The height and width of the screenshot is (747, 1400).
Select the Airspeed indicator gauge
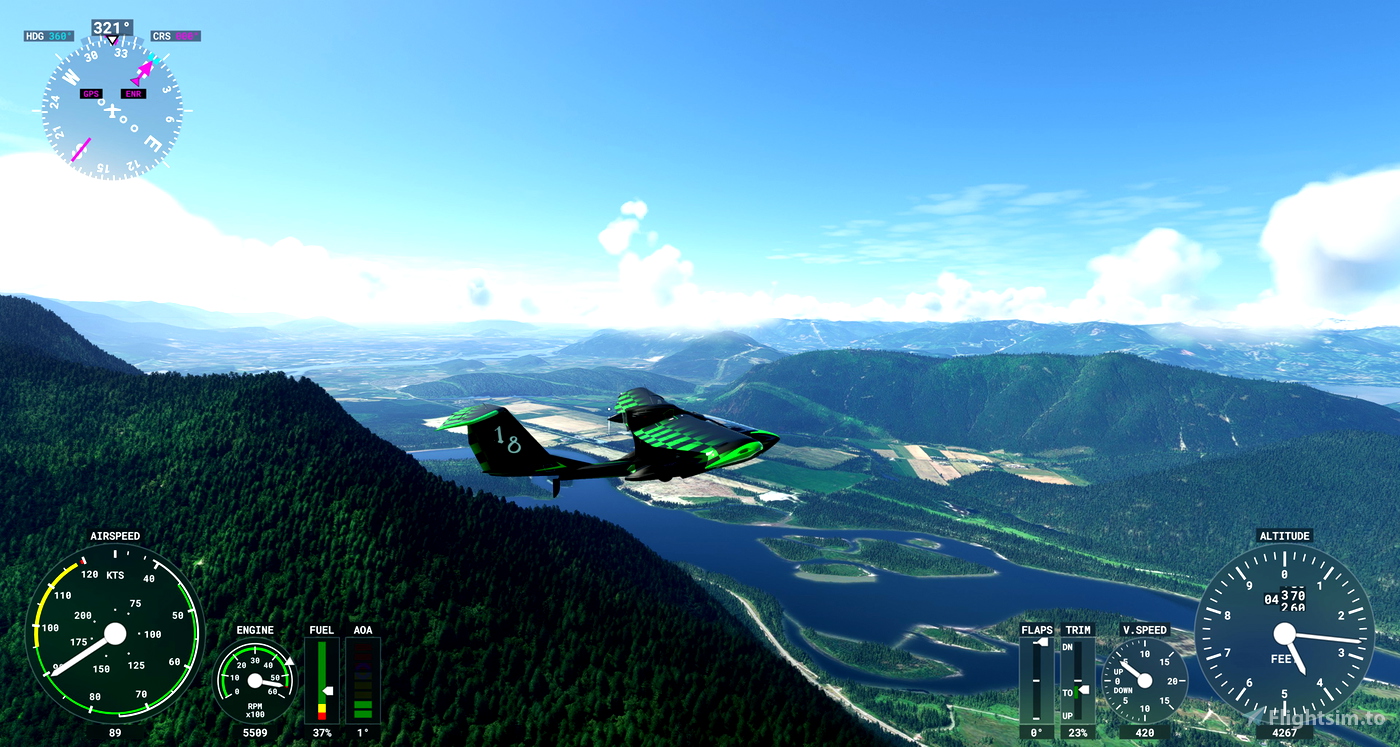[114, 634]
